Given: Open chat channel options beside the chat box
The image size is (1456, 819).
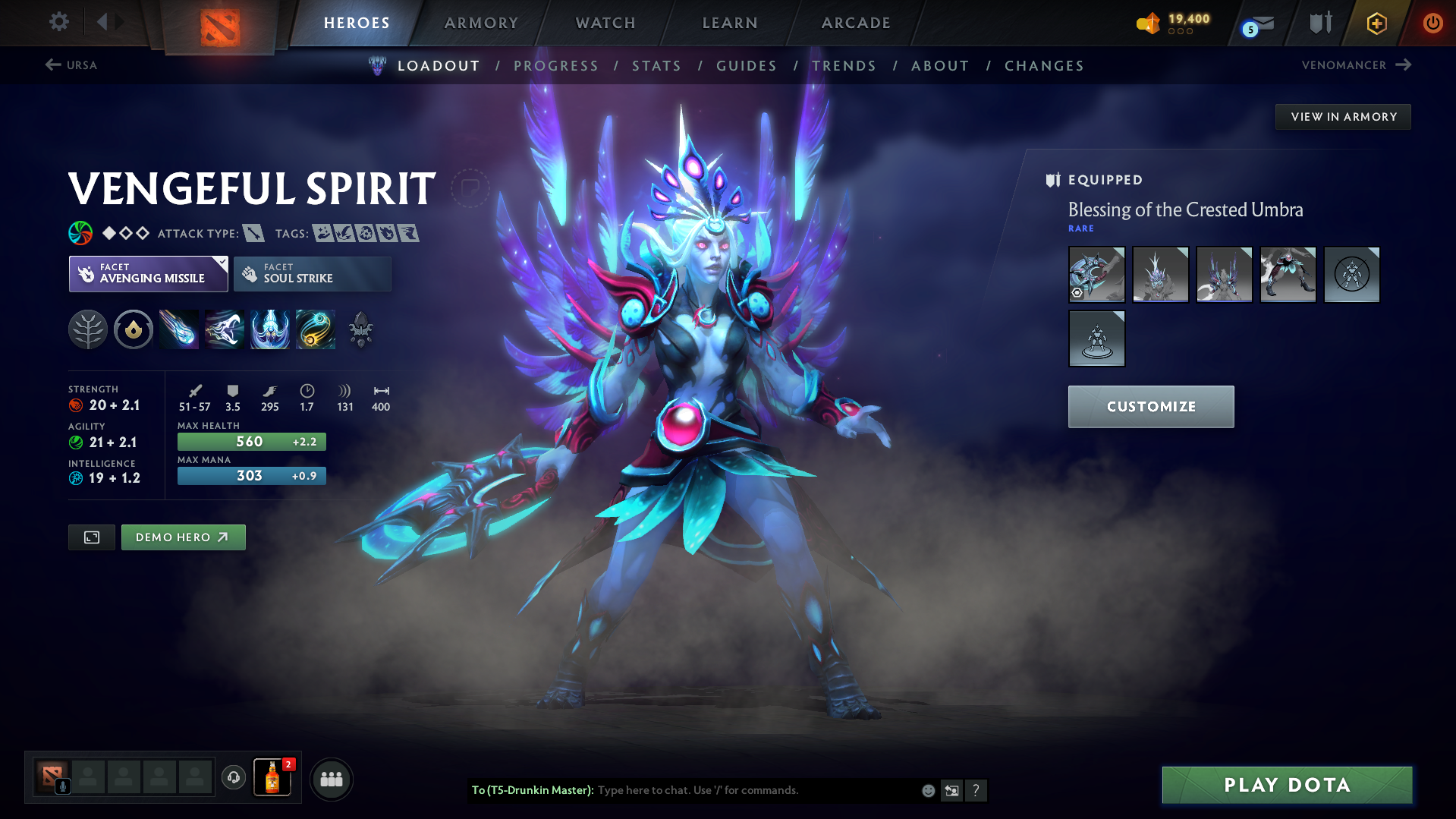Looking at the screenshot, I should [951, 790].
